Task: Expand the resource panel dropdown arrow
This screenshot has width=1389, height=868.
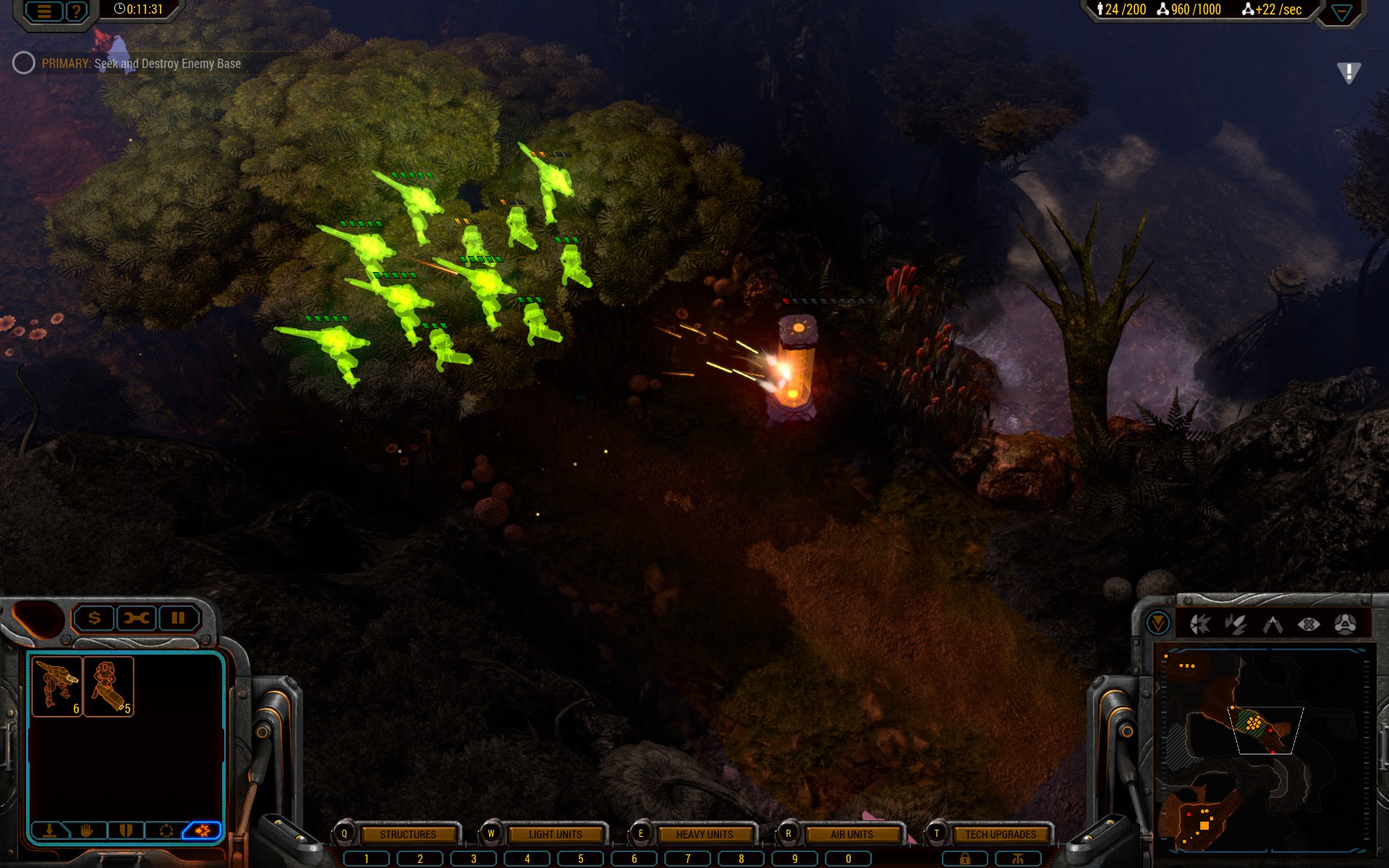Action: coord(1341,12)
